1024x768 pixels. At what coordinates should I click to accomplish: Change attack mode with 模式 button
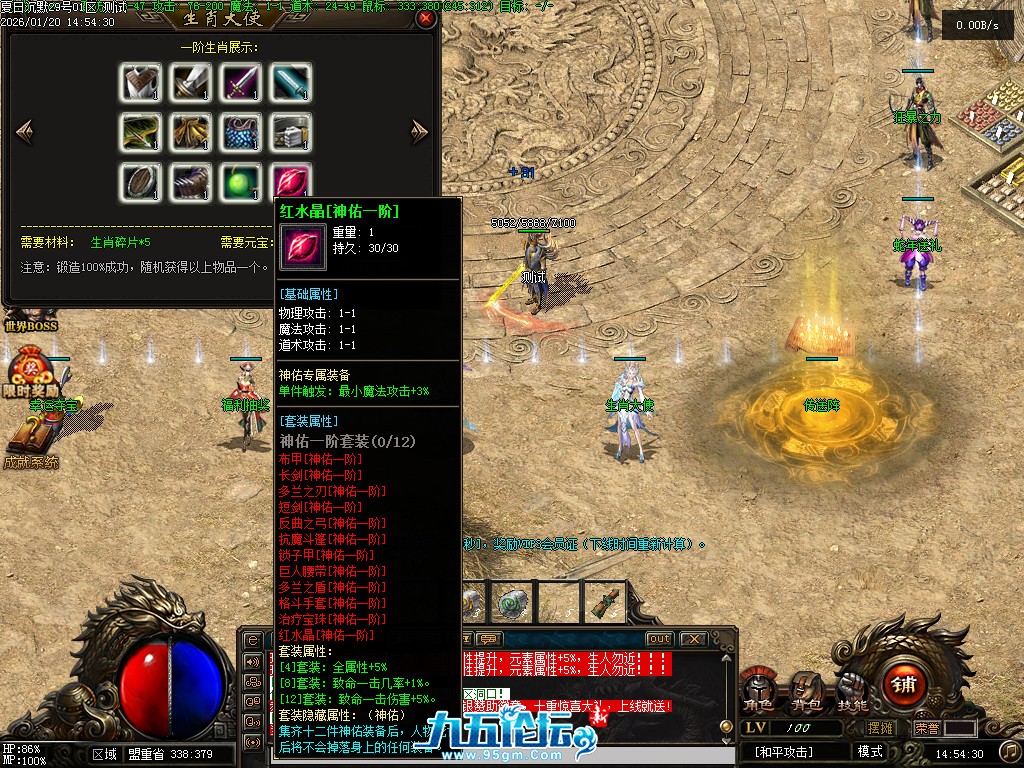(870, 751)
